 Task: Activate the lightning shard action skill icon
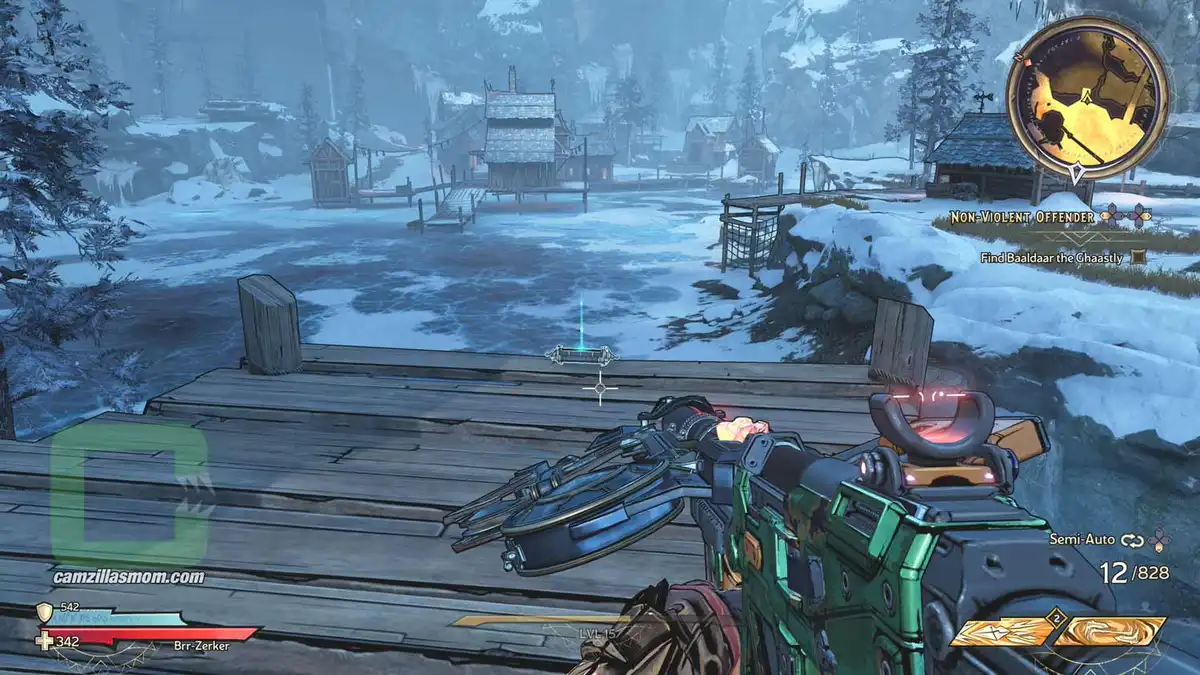[x=1001, y=631]
